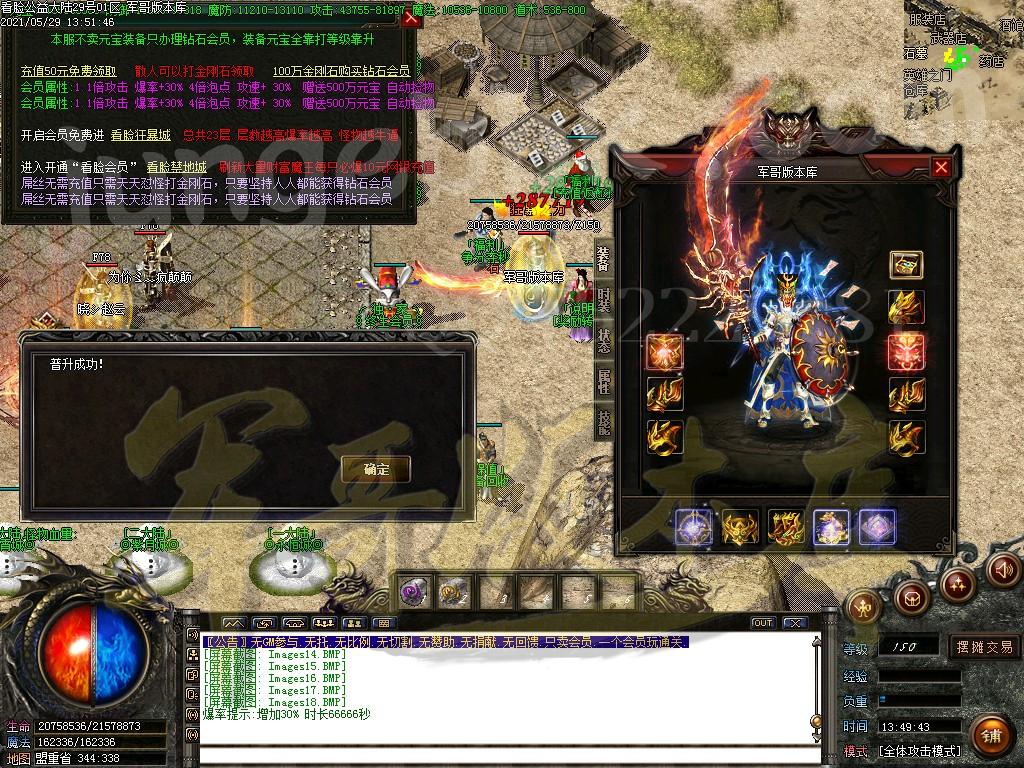Click the chat text input bar

click(500, 755)
